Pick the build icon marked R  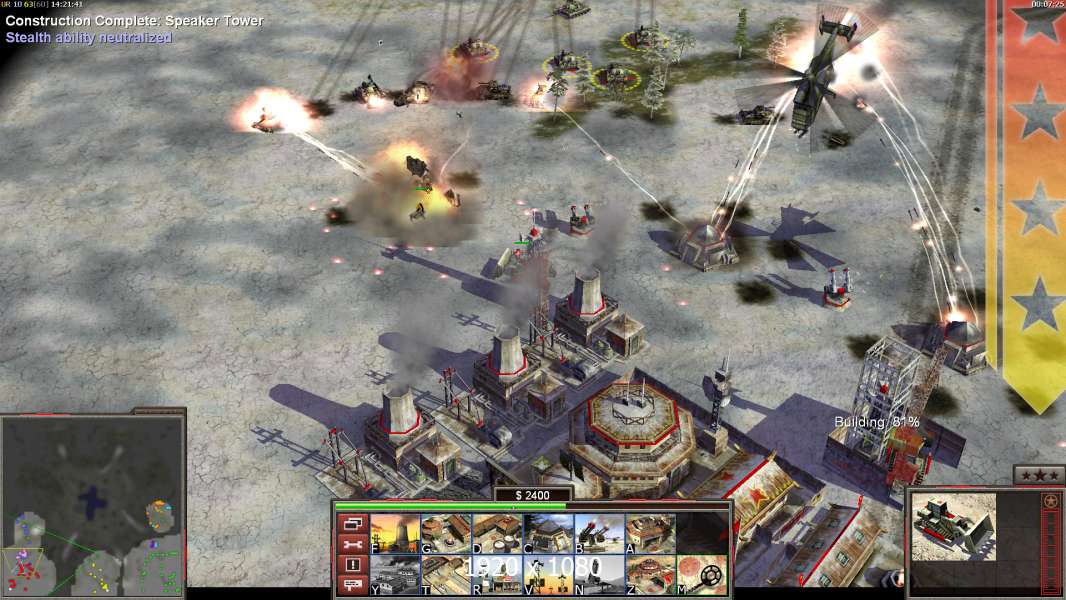click(497, 575)
